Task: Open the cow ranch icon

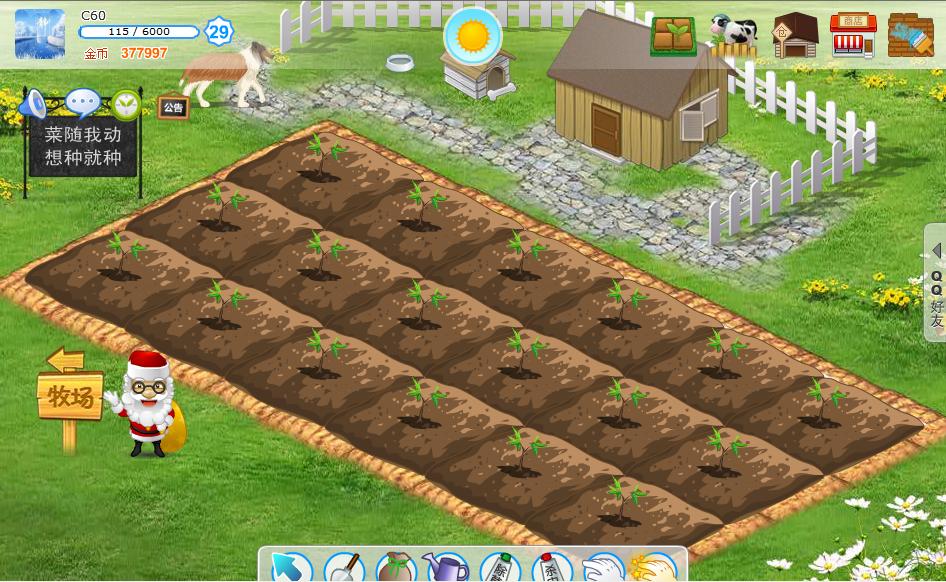Action: click(x=733, y=34)
